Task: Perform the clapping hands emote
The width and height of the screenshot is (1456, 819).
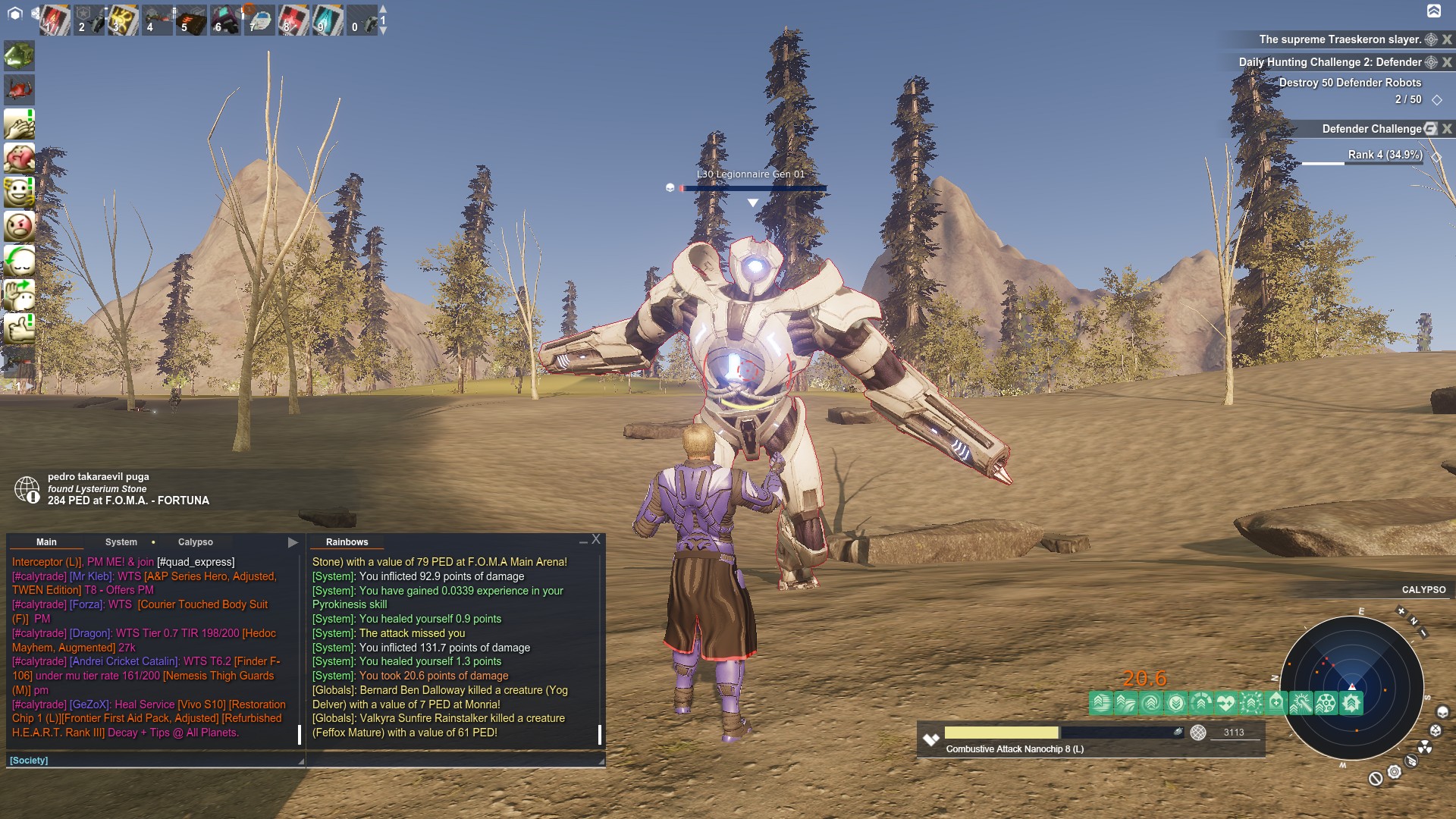Action: click(19, 124)
